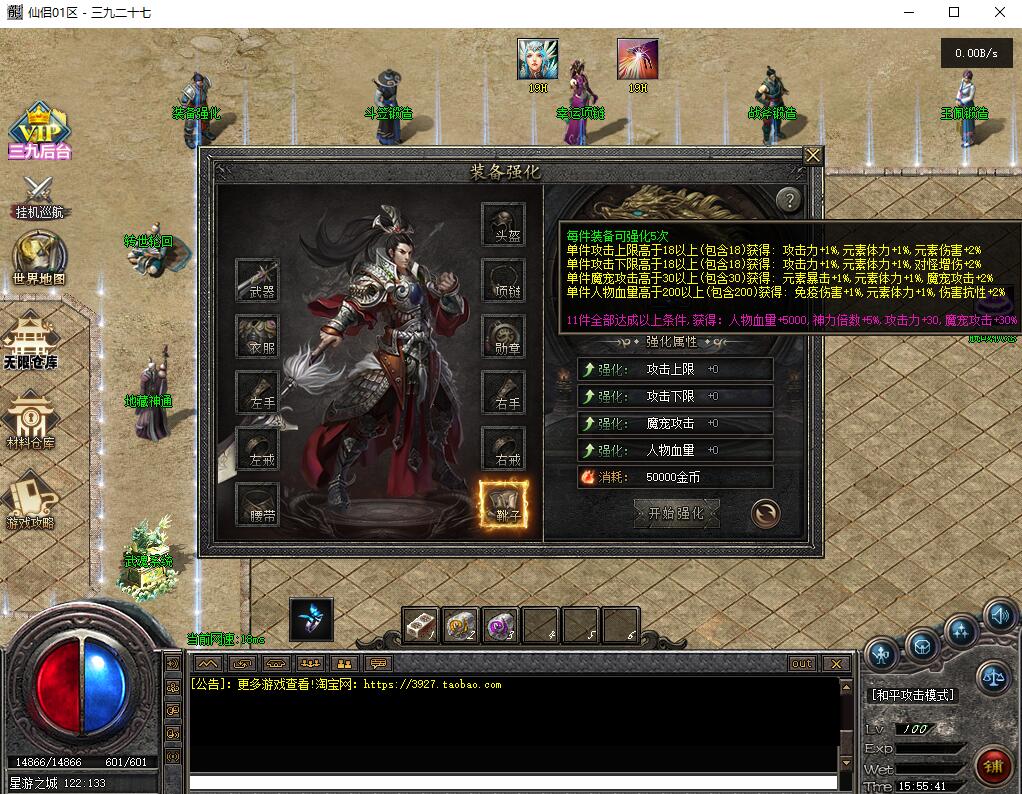Open the VIP 三九后台 panel
Image resolution: width=1022 pixels, height=794 pixels.
click(39, 131)
